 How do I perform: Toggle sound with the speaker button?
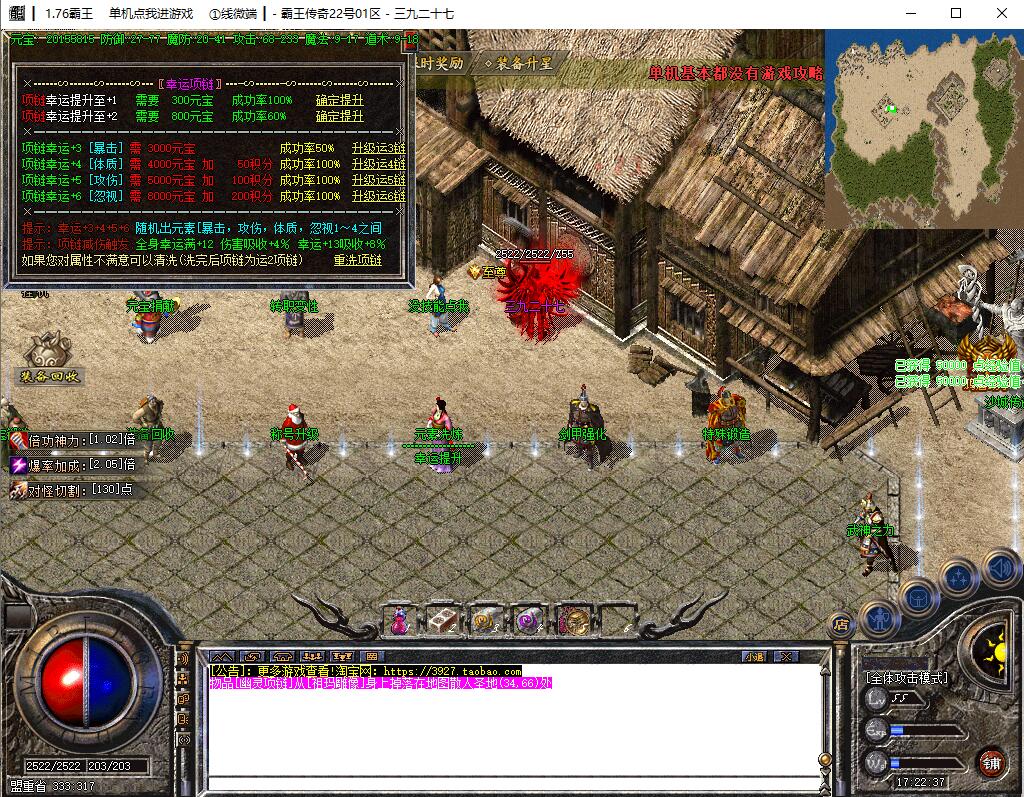click(1000, 568)
